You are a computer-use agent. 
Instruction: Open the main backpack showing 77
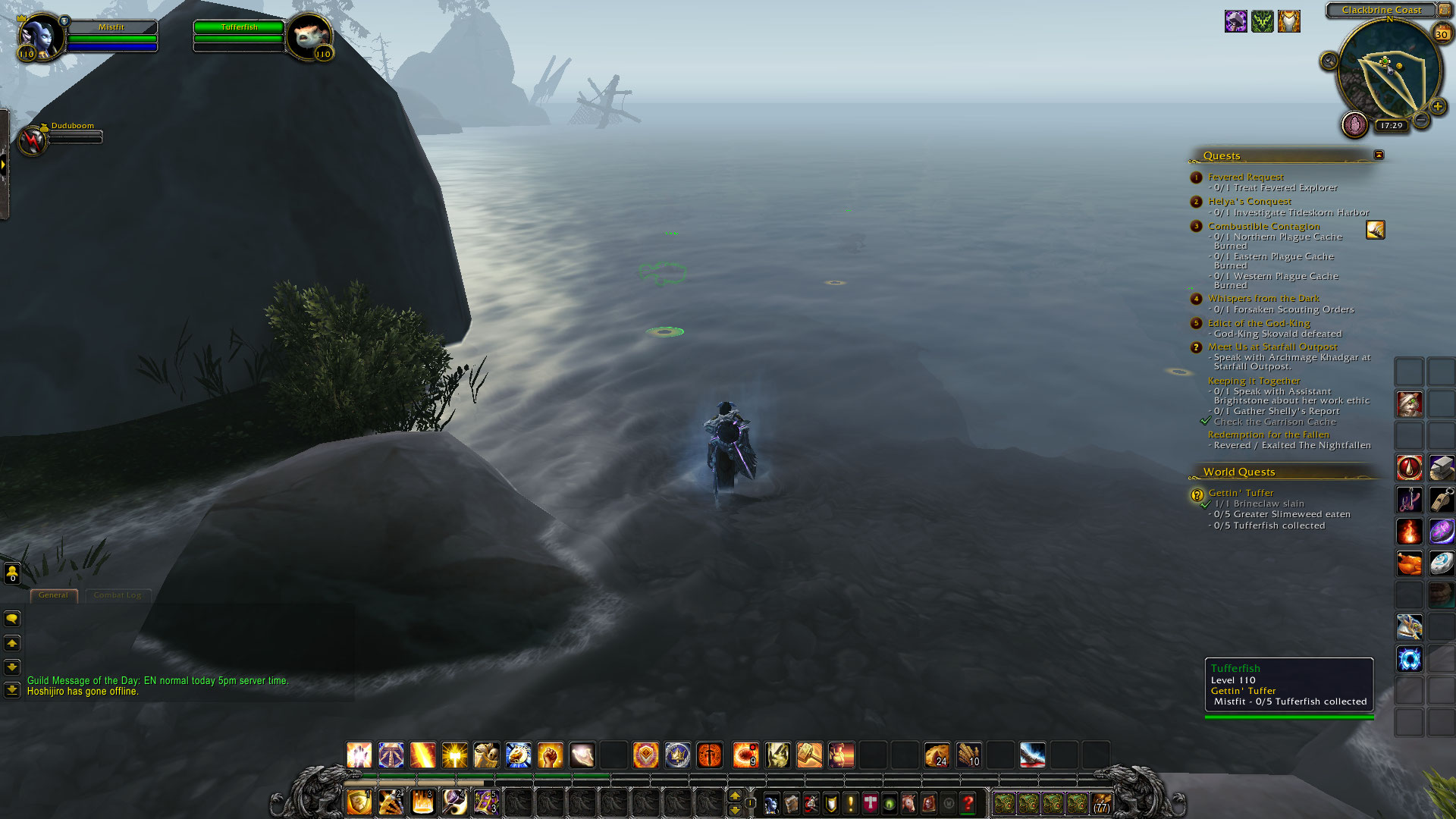(x=1101, y=803)
